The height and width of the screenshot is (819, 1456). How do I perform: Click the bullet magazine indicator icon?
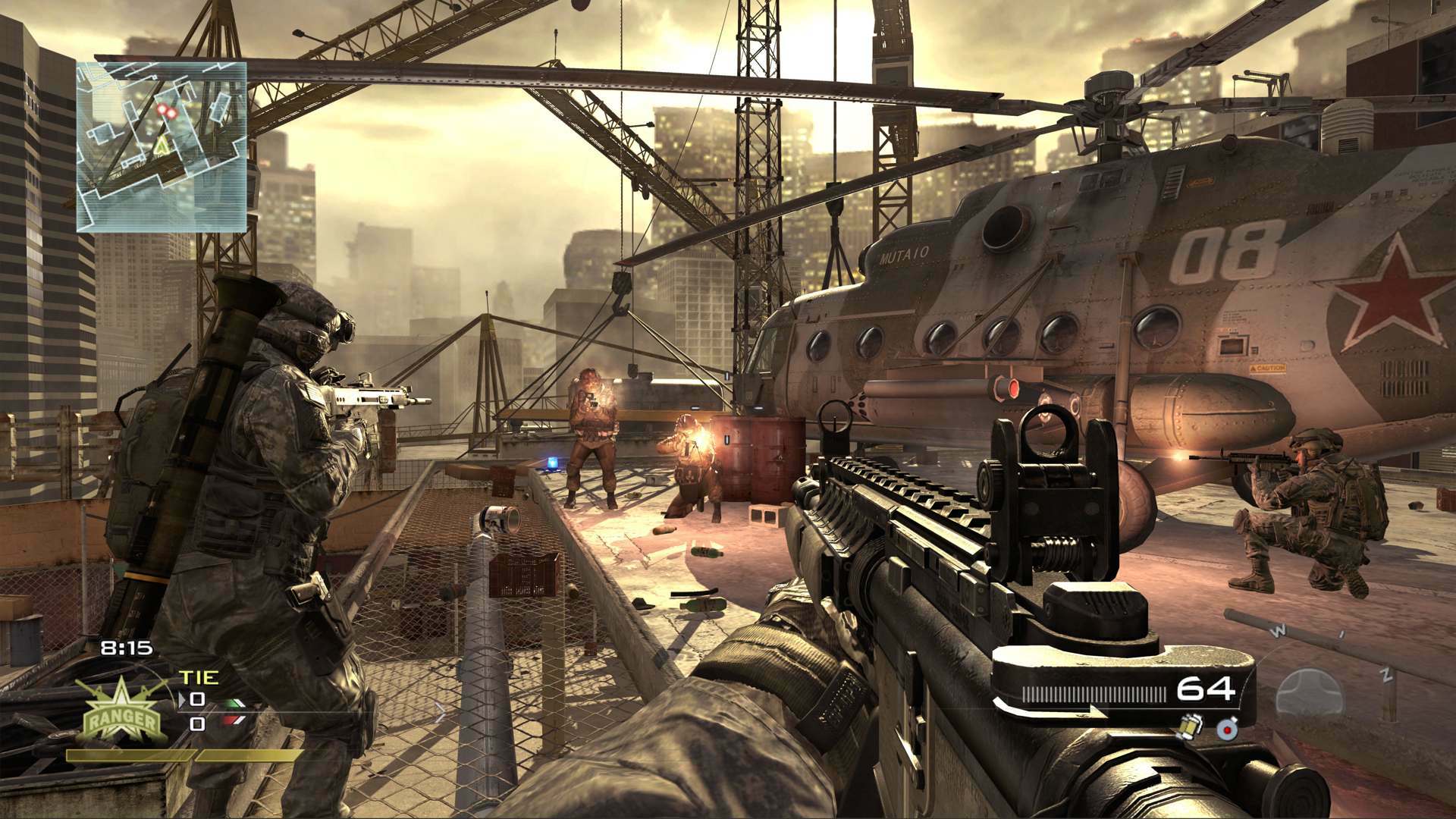click(1094, 692)
